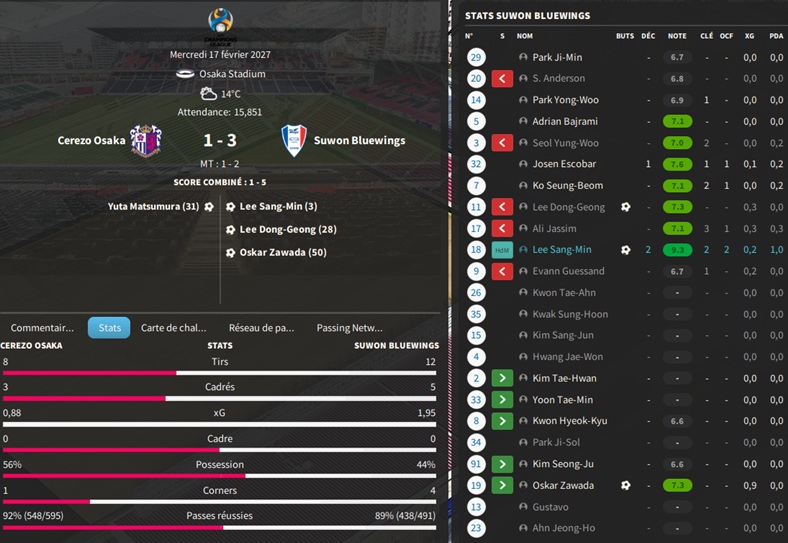The height and width of the screenshot is (543, 788).
Task: Choose Josen Escobar from the stats list
Action: 564,164
